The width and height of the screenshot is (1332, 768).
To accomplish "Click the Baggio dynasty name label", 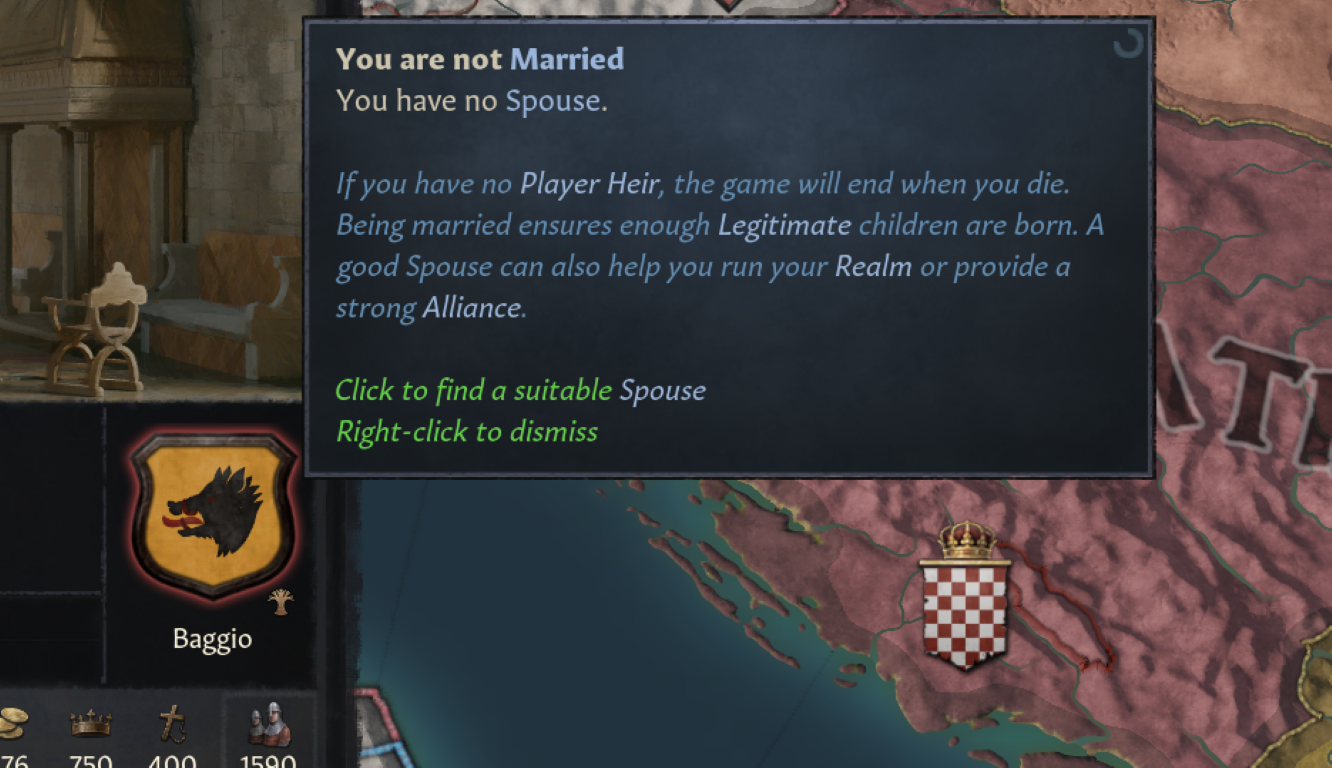I will coord(212,638).
